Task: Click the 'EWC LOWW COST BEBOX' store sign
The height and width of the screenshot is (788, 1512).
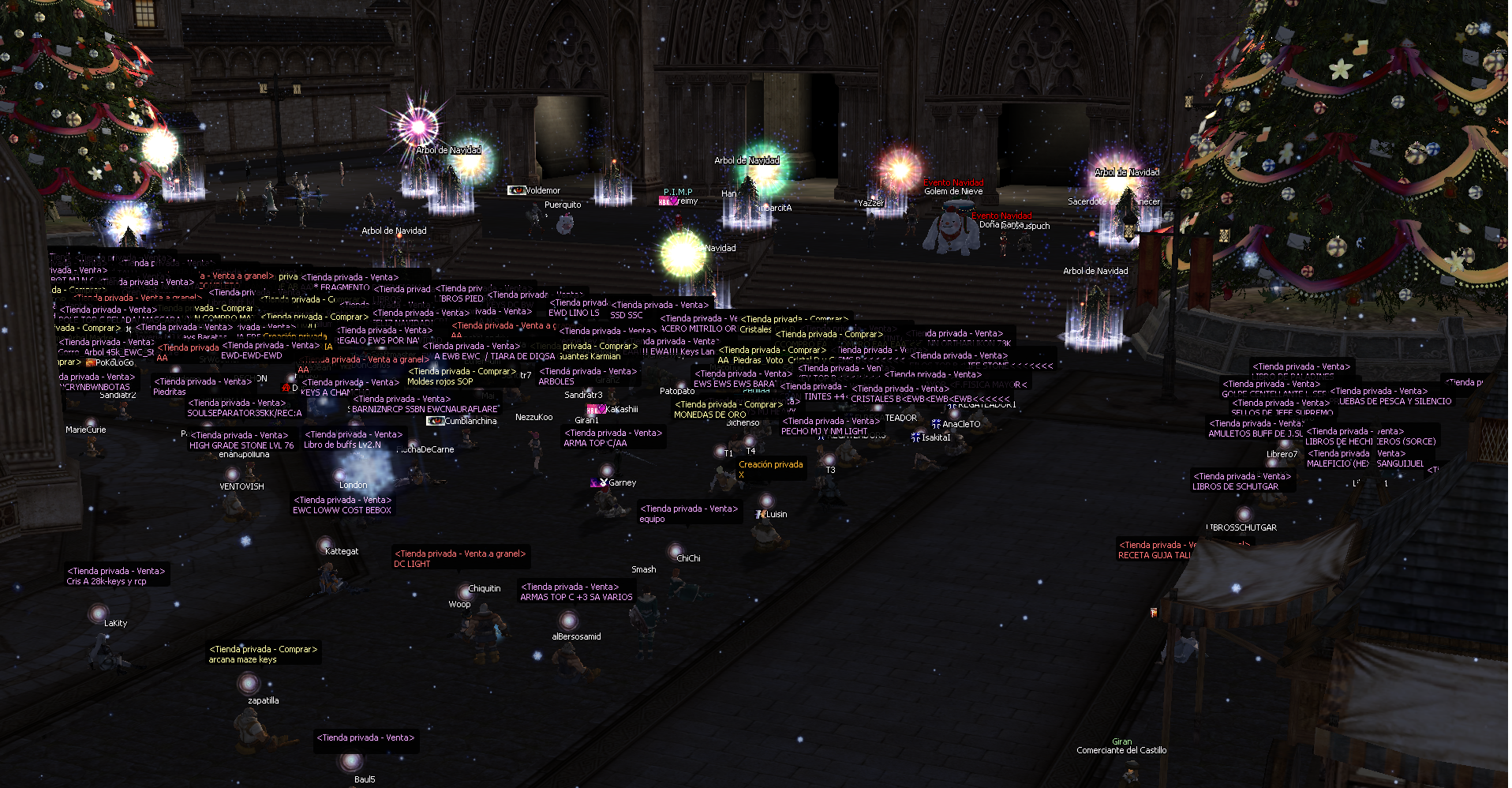Action: coord(342,505)
